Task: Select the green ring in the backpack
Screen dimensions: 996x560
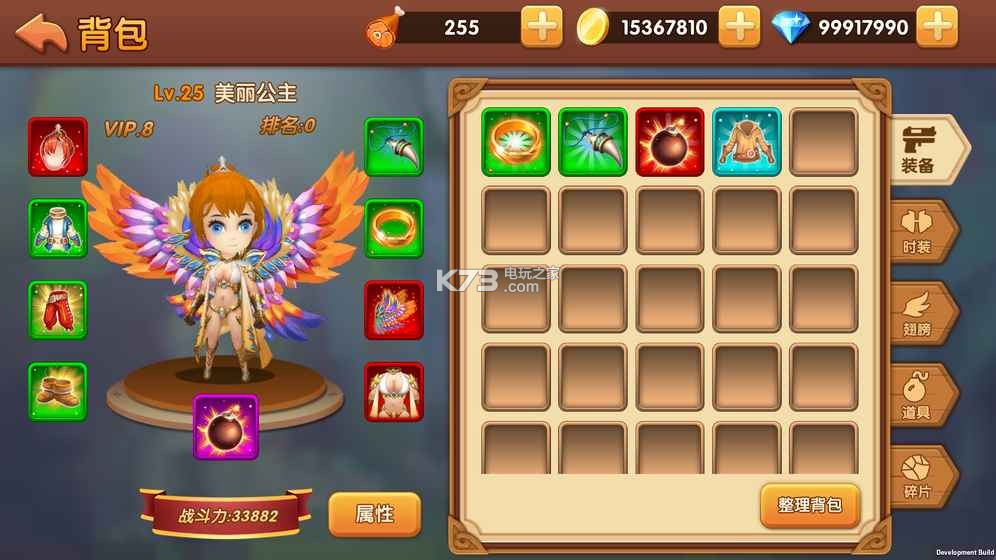Action: pos(516,142)
